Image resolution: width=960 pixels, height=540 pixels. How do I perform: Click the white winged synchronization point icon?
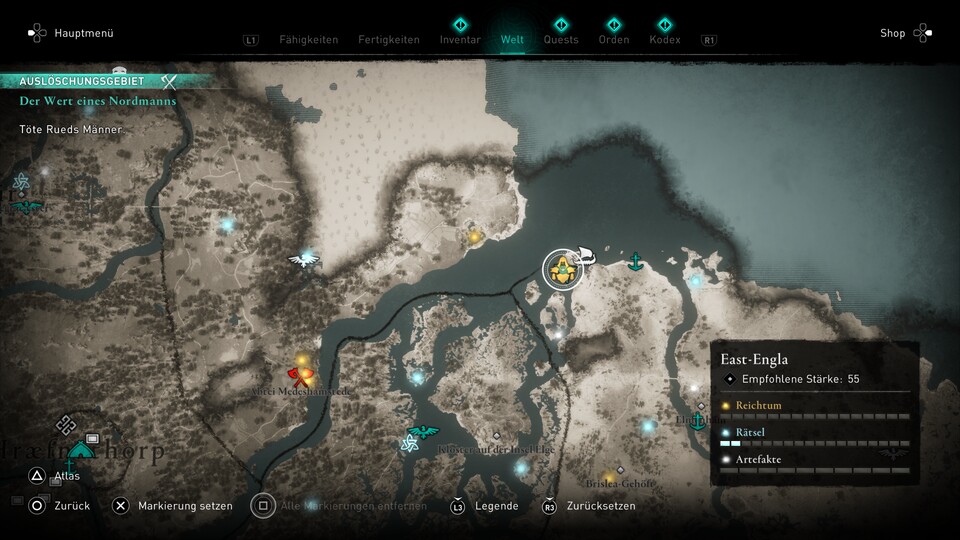pos(302,260)
